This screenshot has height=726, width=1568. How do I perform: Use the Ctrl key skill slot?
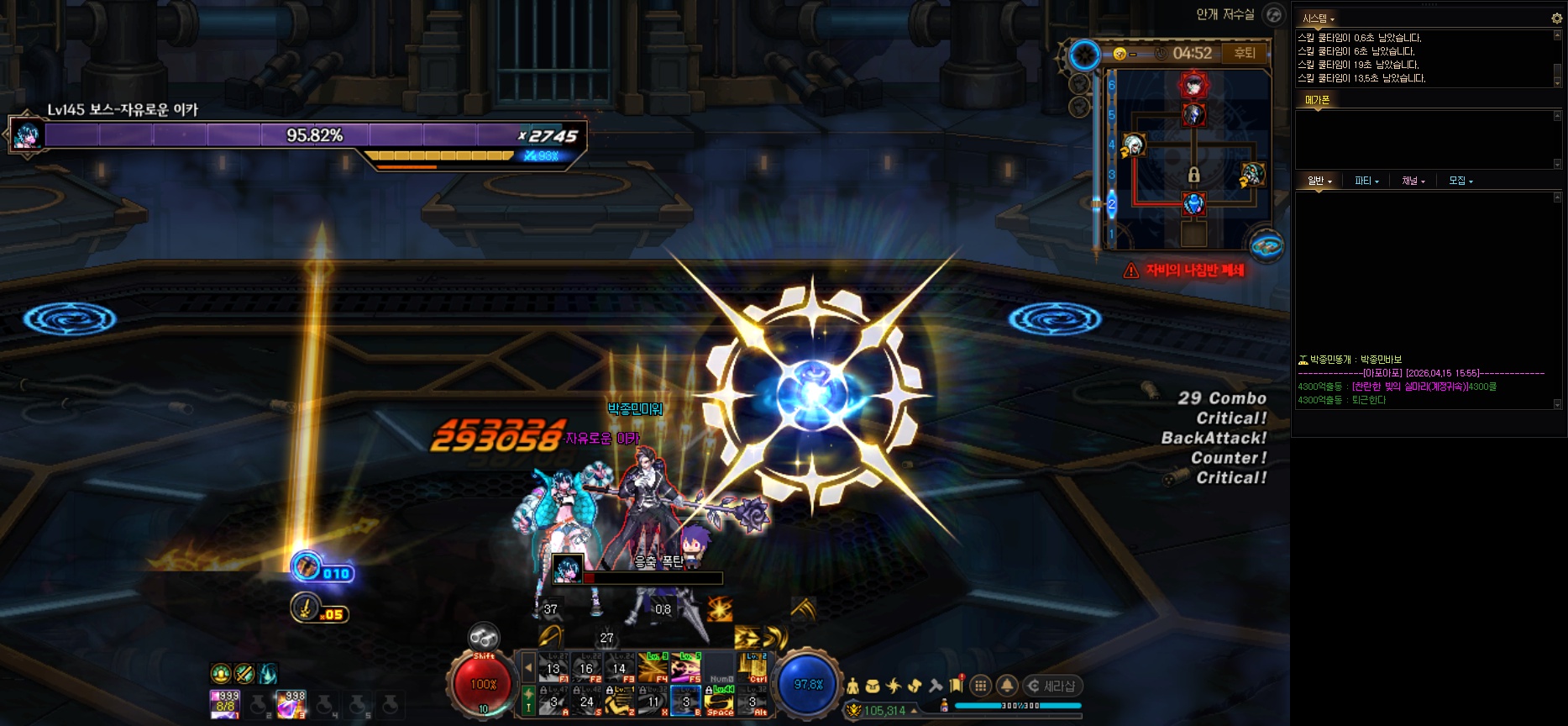tap(753, 668)
